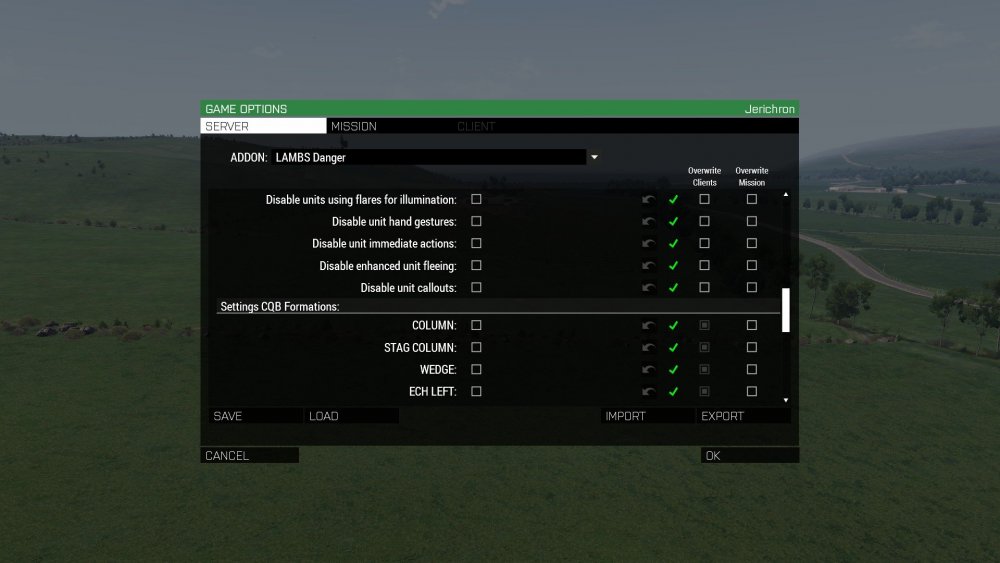
Task: Export the addon settings
Action: 745,416
